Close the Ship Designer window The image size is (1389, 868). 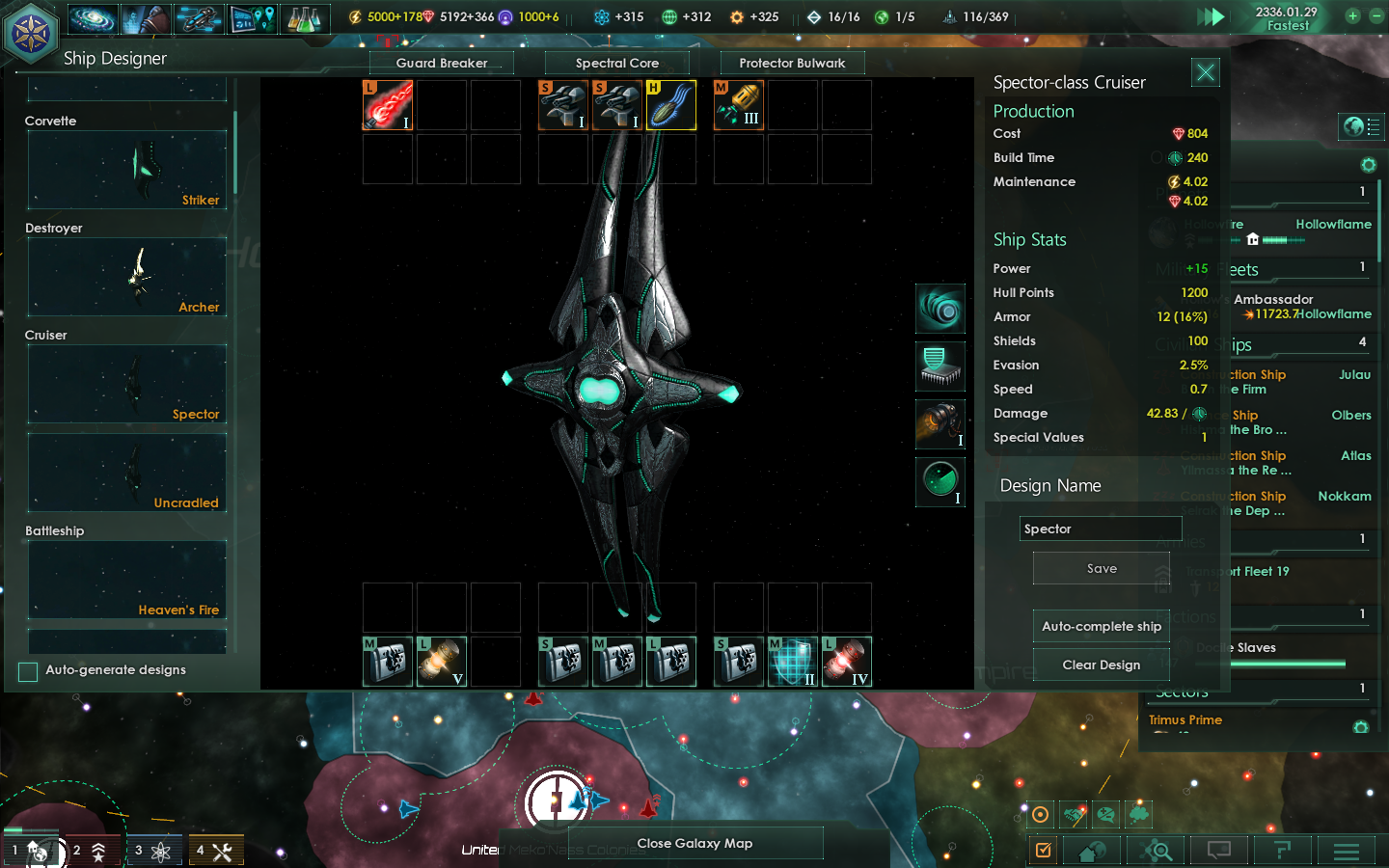point(1206,72)
